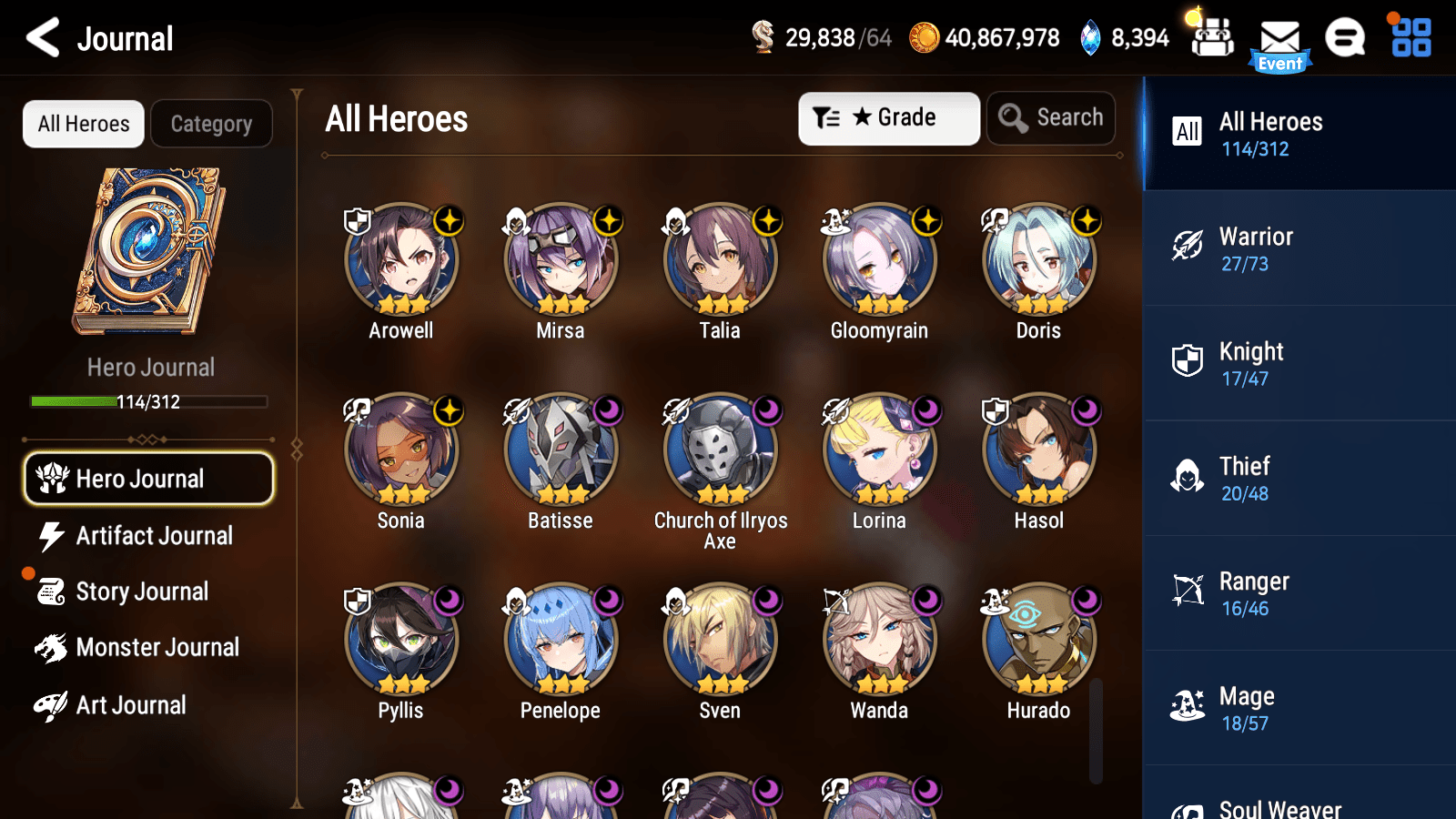Select the Ranger class filter

click(1299, 593)
